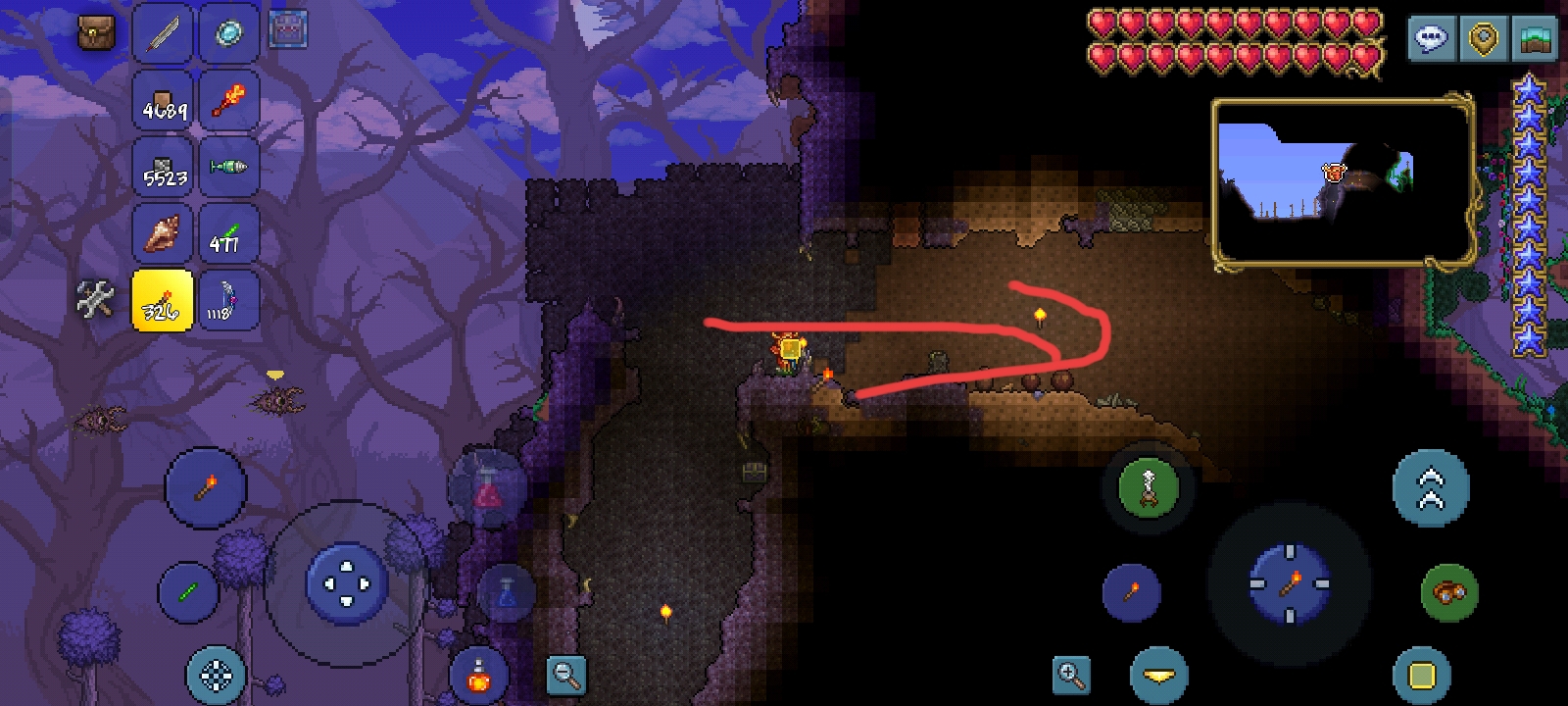Select the sword hotbar slot
The height and width of the screenshot is (706, 1568).
[x=163, y=33]
